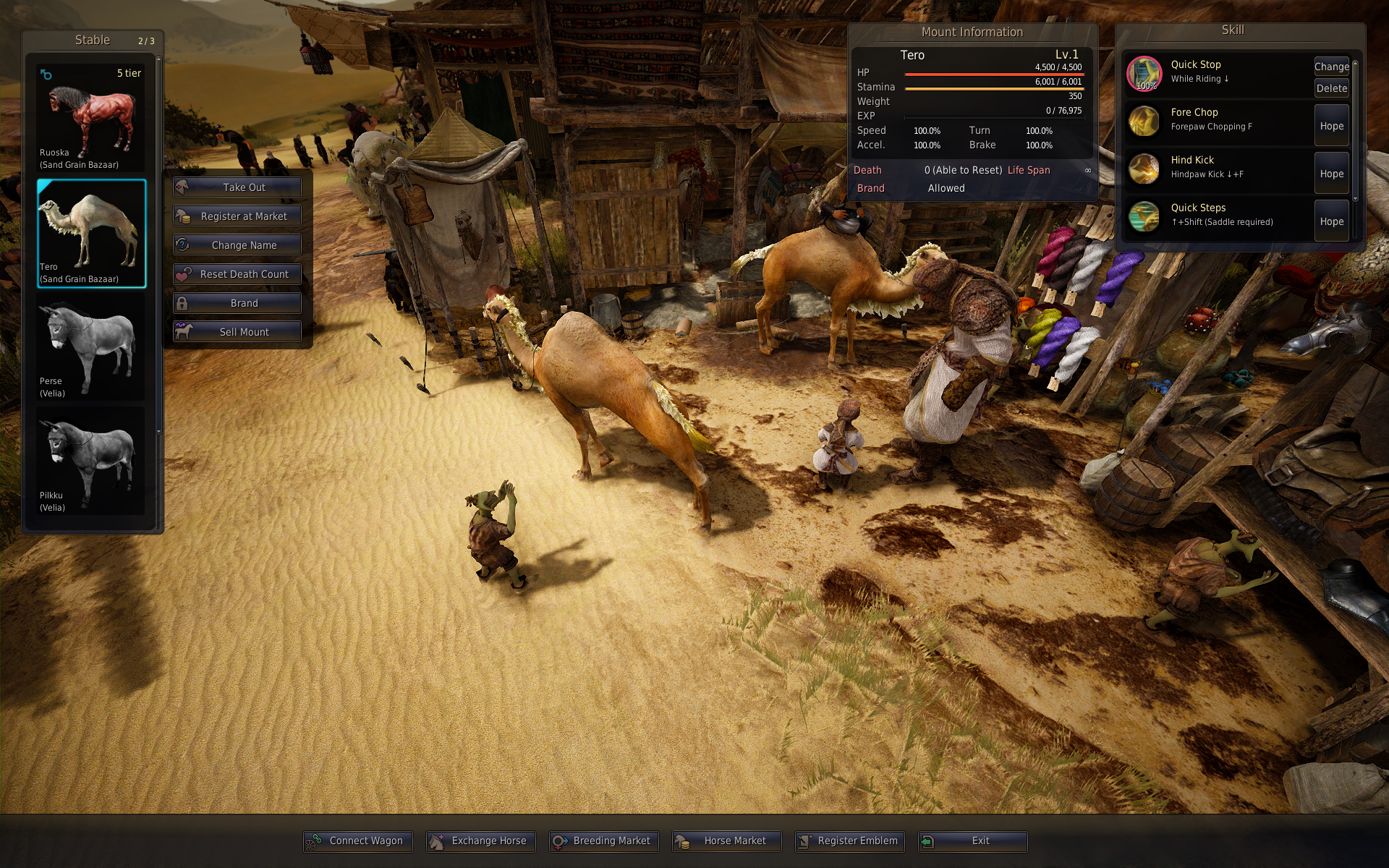Delete the Quick Stop skill

coord(1331,88)
